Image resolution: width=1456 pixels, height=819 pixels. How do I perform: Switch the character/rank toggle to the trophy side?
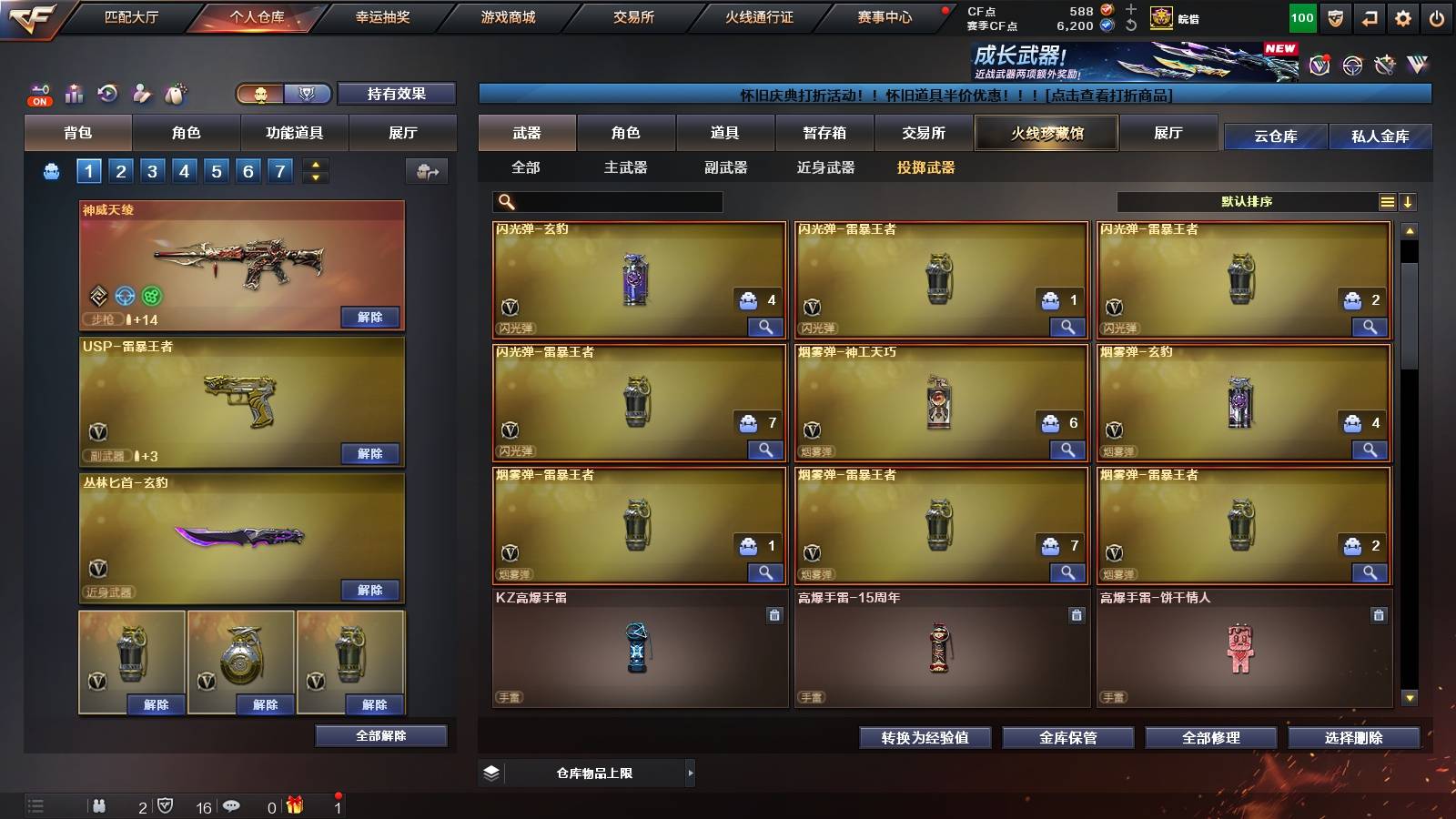pos(308,94)
